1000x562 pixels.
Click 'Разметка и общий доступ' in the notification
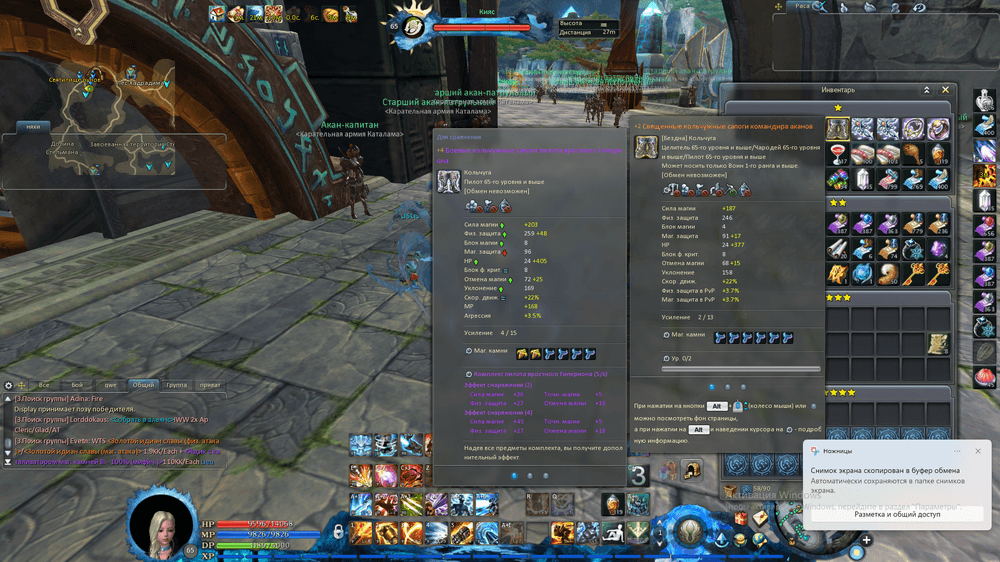(896, 513)
